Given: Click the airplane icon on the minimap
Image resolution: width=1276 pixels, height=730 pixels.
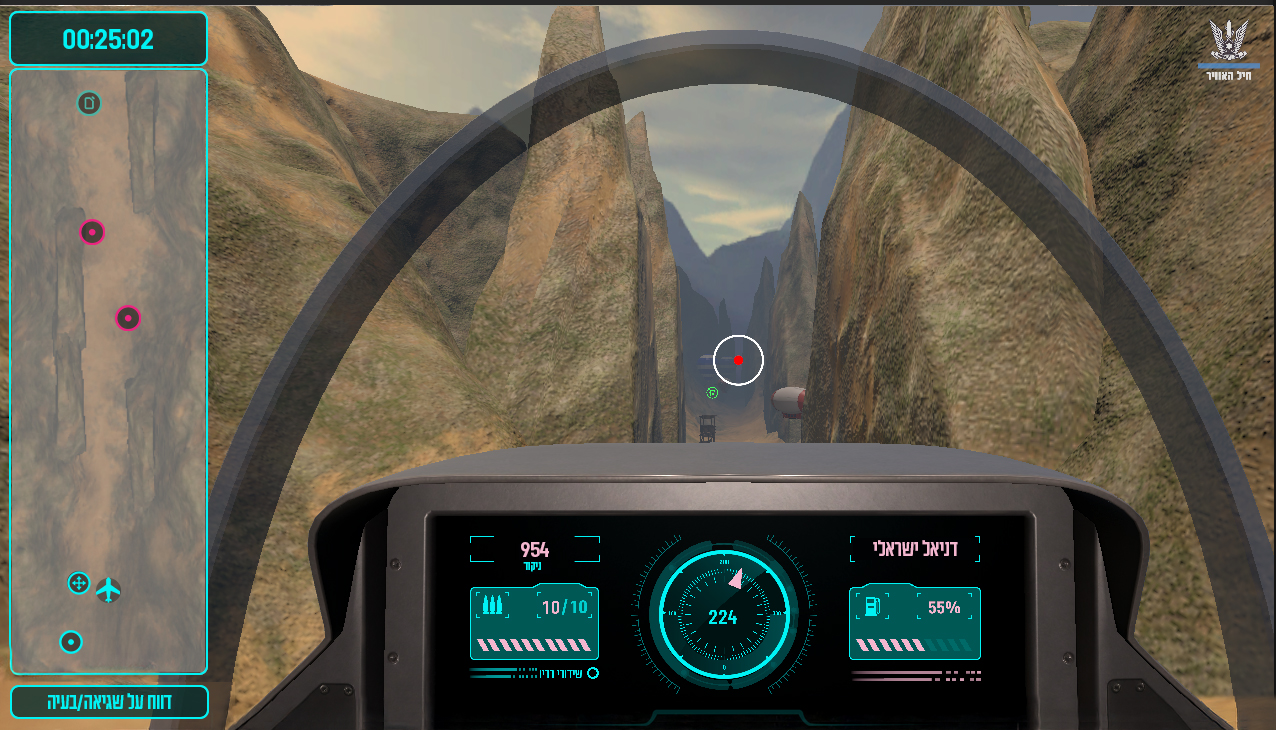Looking at the screenshot, I should pyautogui.click(x=108, y=591).
